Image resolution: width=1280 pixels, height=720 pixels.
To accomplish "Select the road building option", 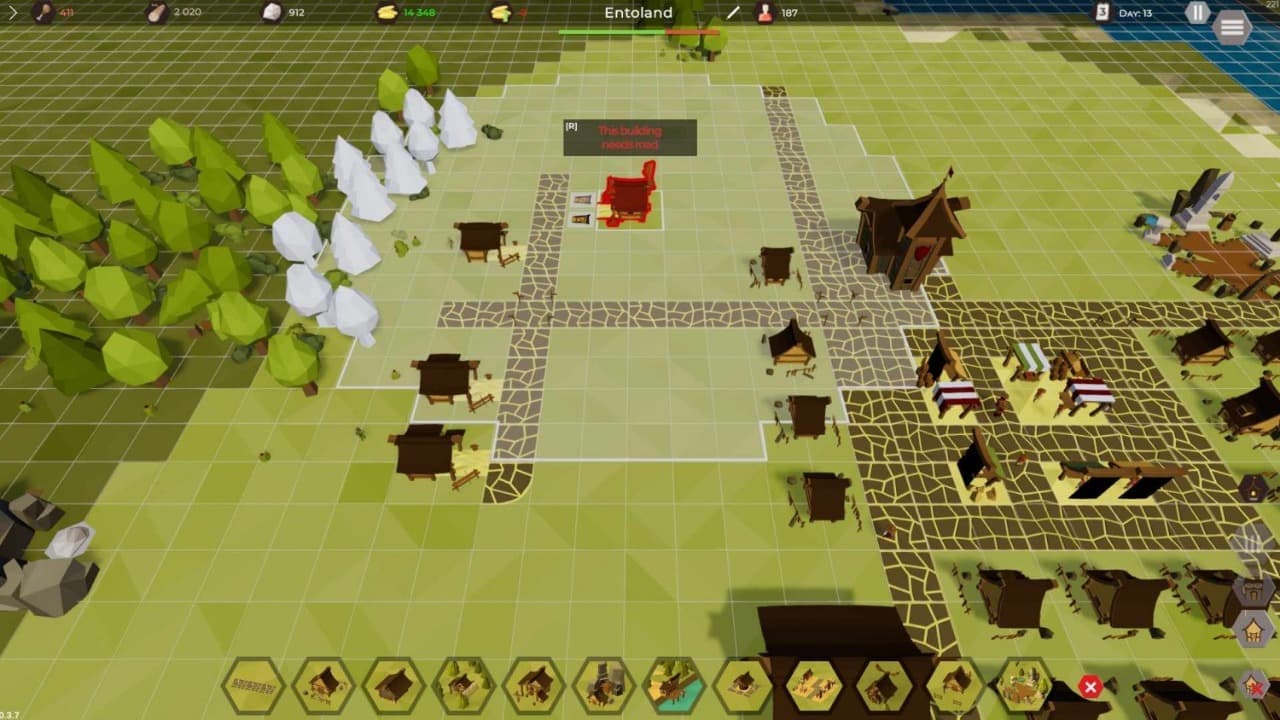I will pos(253,685).
